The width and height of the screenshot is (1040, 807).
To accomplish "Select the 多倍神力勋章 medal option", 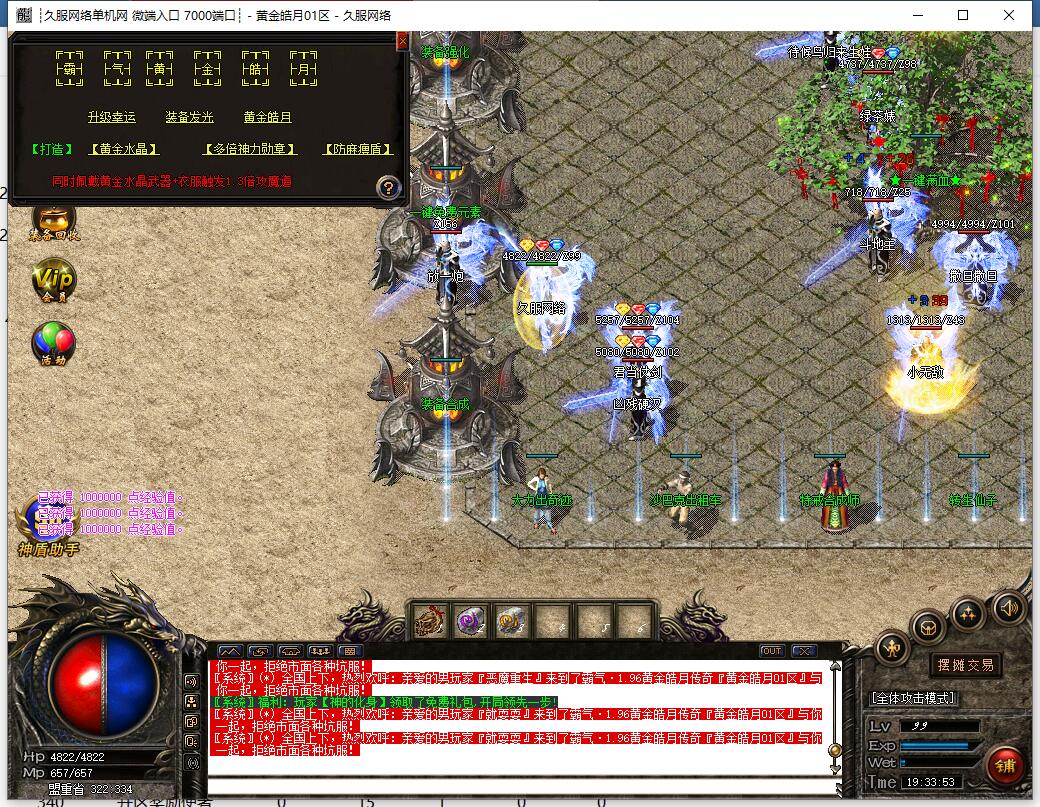I will tap(250, 149).
